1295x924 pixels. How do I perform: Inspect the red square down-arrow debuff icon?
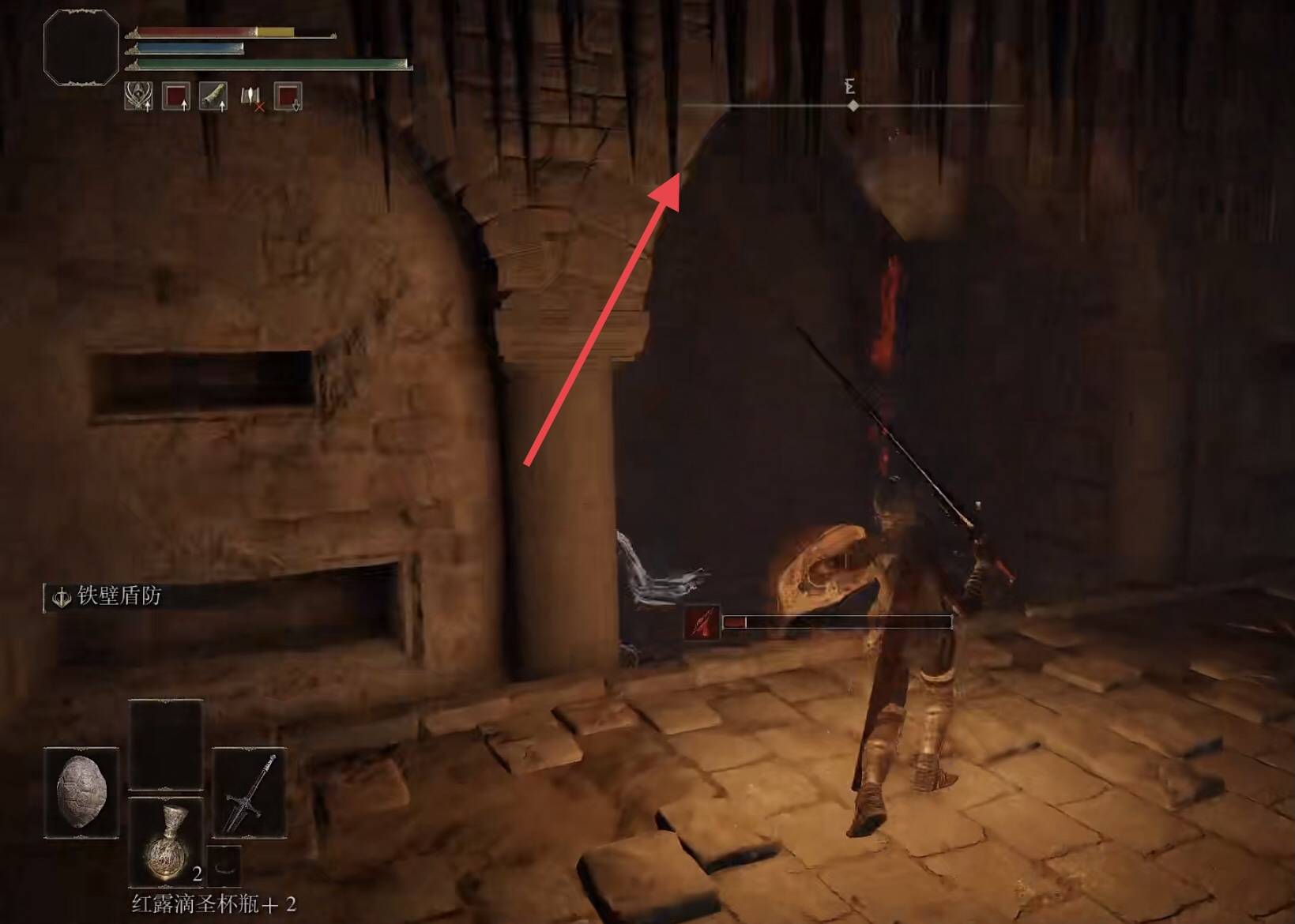click(288, 97)
